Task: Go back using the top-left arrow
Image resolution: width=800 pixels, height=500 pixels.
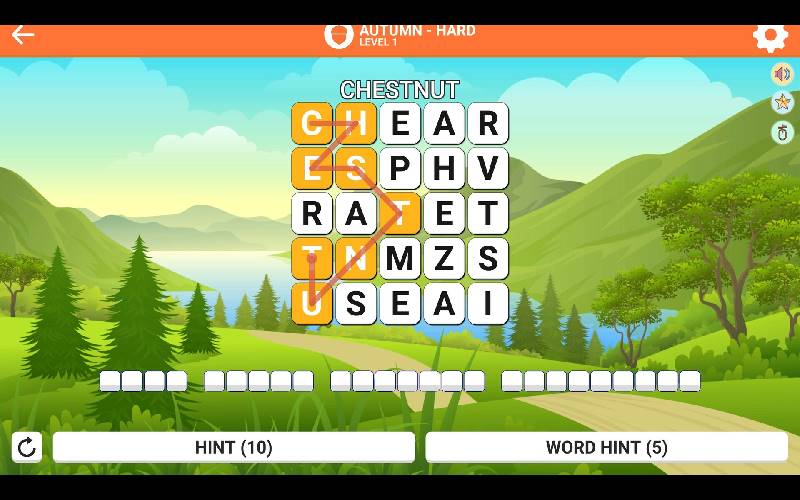Action: pyautogui.click(x=23, y=35)
